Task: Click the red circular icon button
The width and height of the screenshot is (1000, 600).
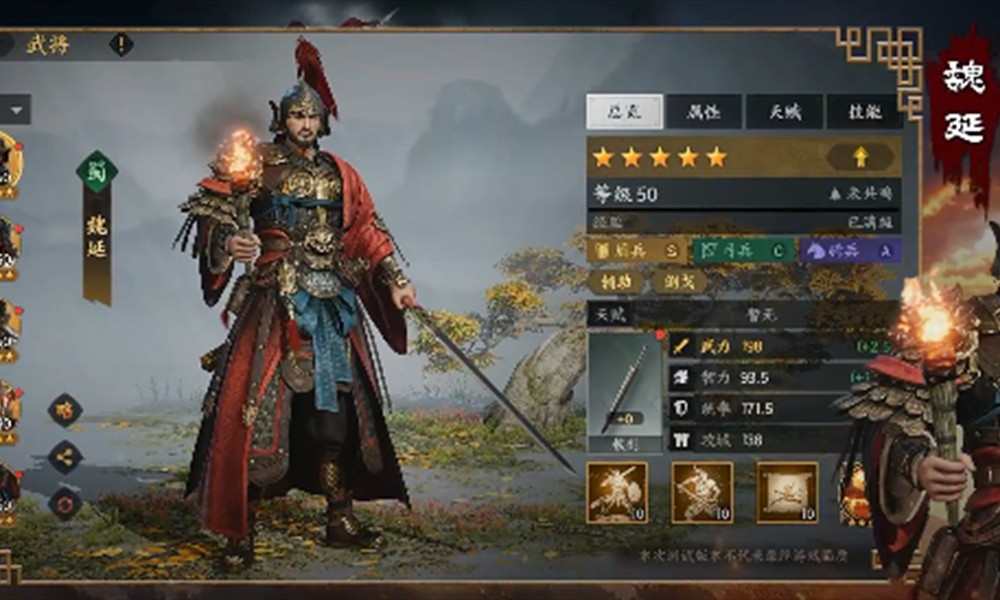Action: point(66,503)
